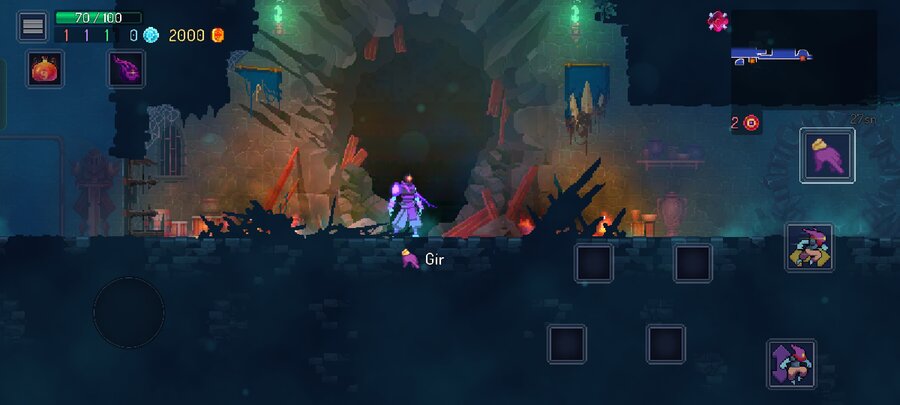Open the hamburger pause menu

(32, 26)
